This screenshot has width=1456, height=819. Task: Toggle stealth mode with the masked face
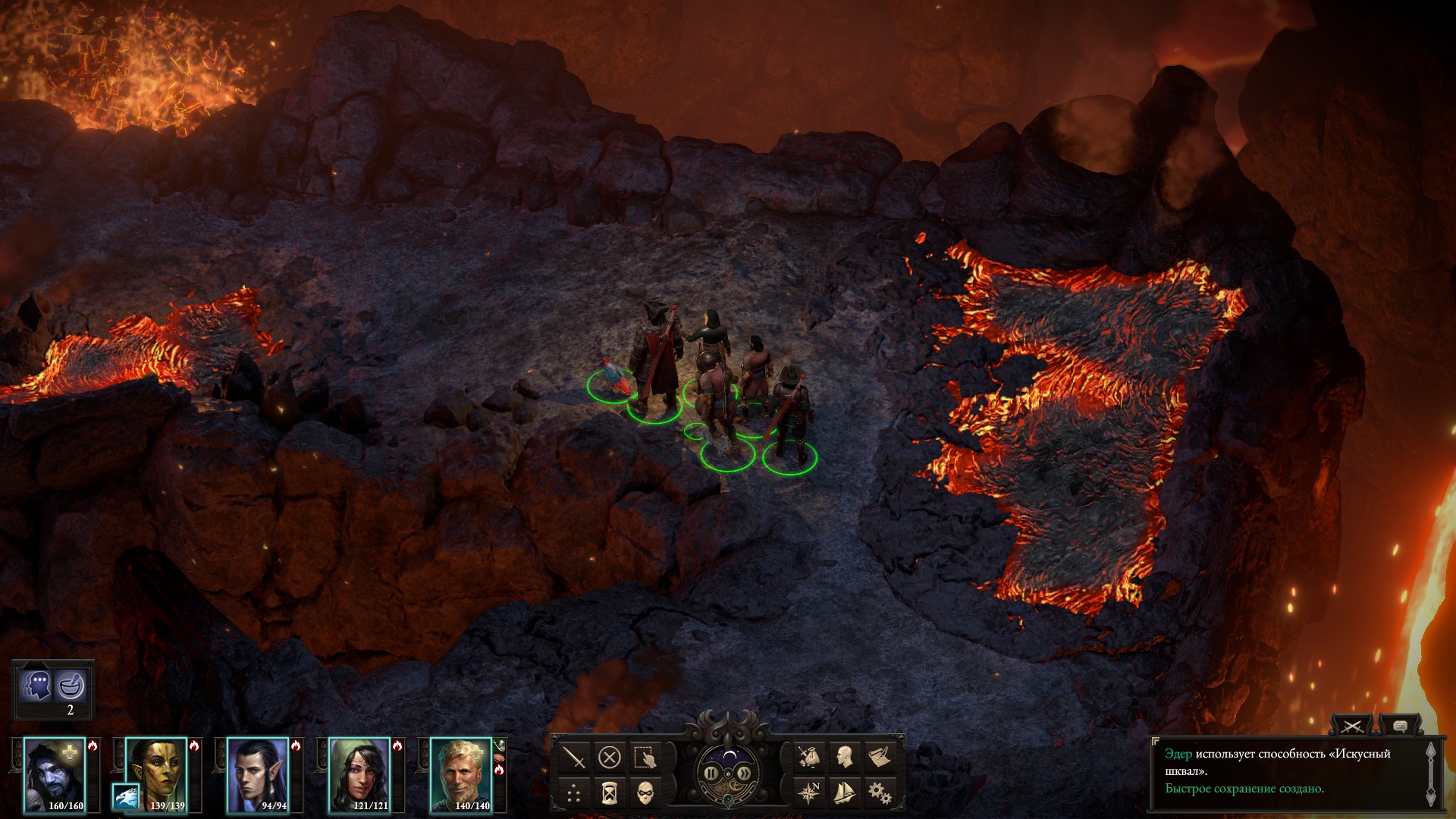pos(645,794)
